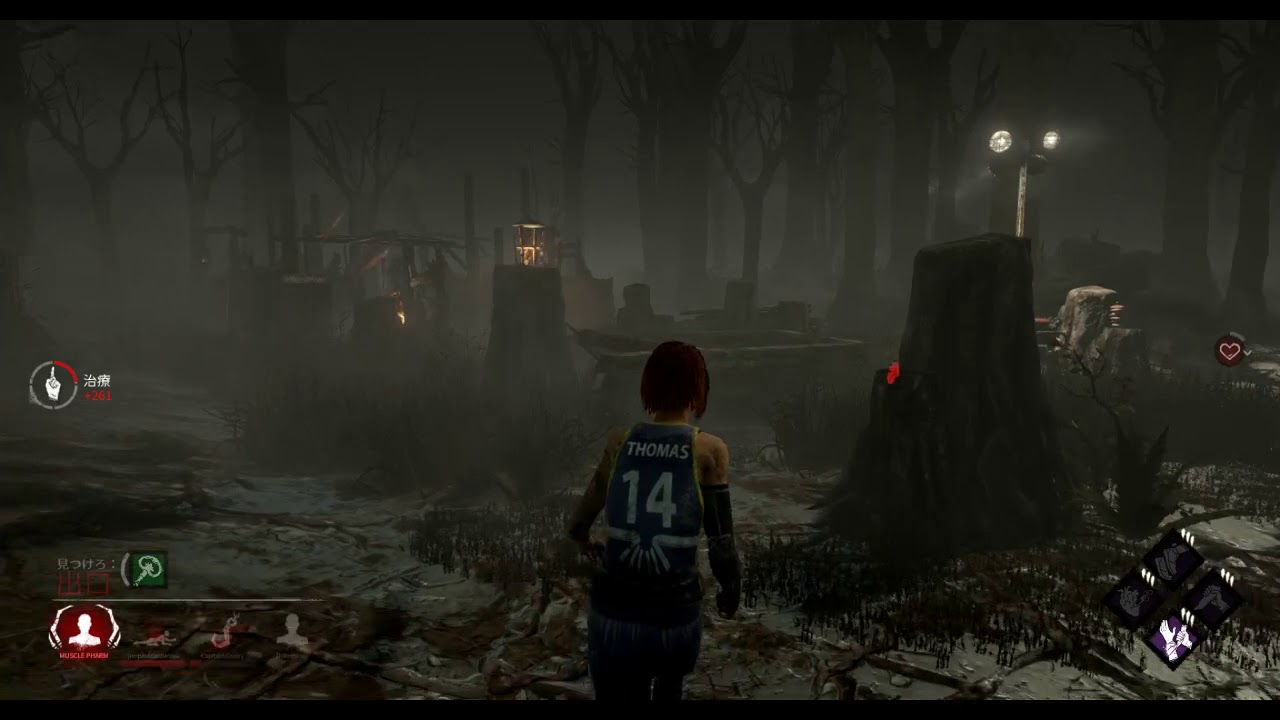Screen dimensions: 1280x720
Task: Click the faded gray survivor portrait
Action: 293,631
